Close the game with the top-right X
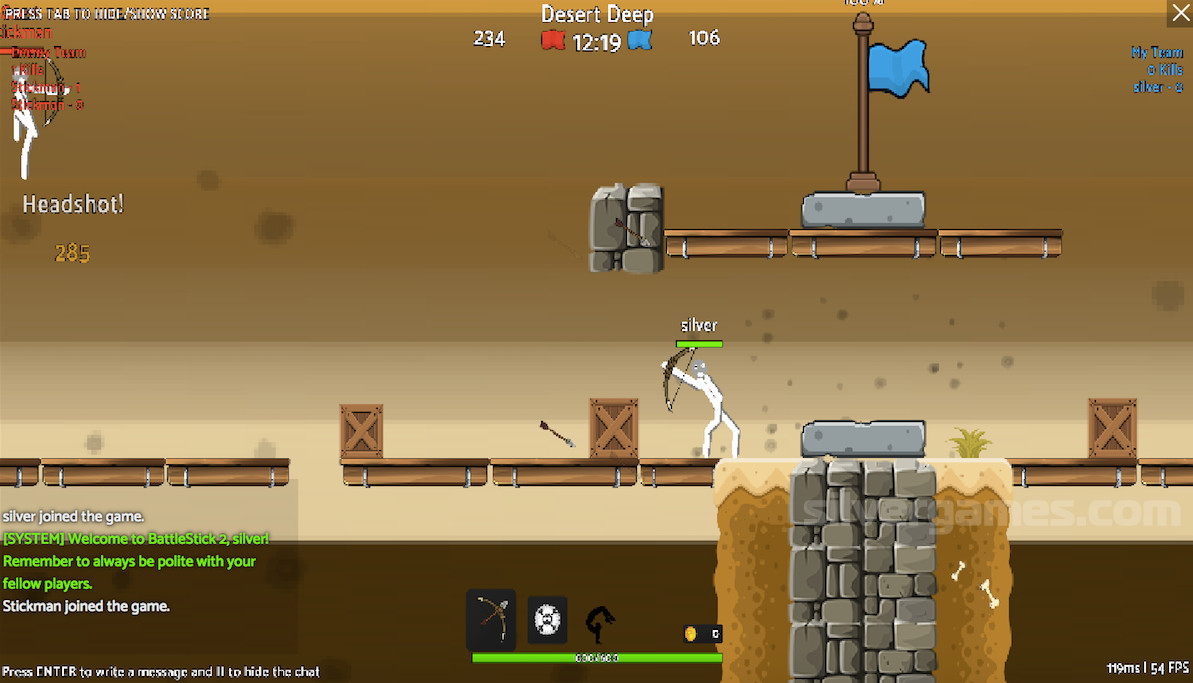 pos(1179,13)
